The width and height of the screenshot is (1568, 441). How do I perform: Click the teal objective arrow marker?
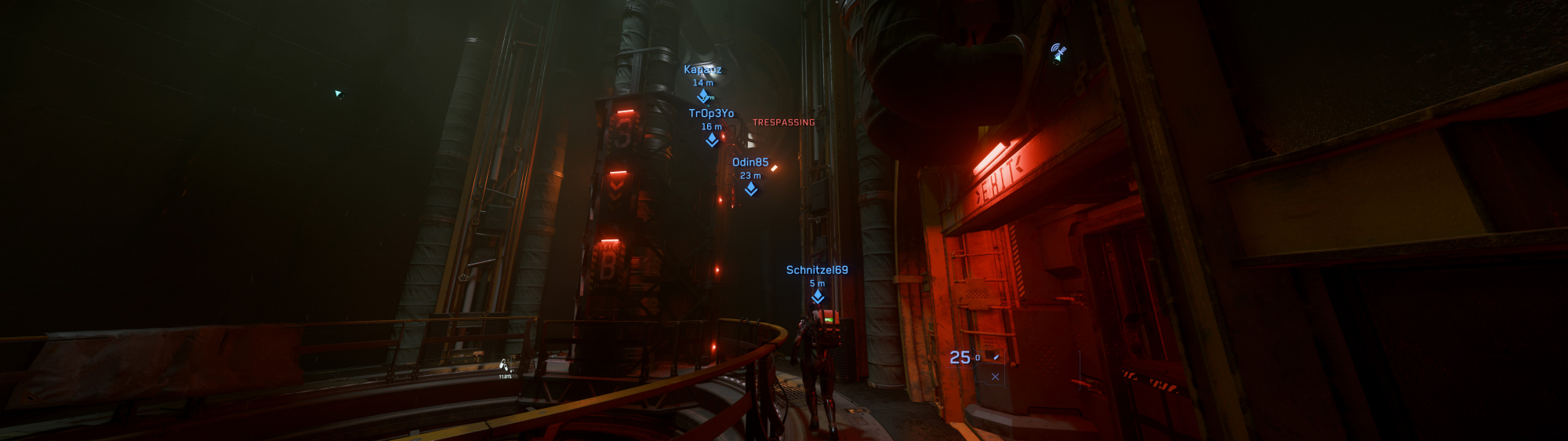click(x=338, y=94)
